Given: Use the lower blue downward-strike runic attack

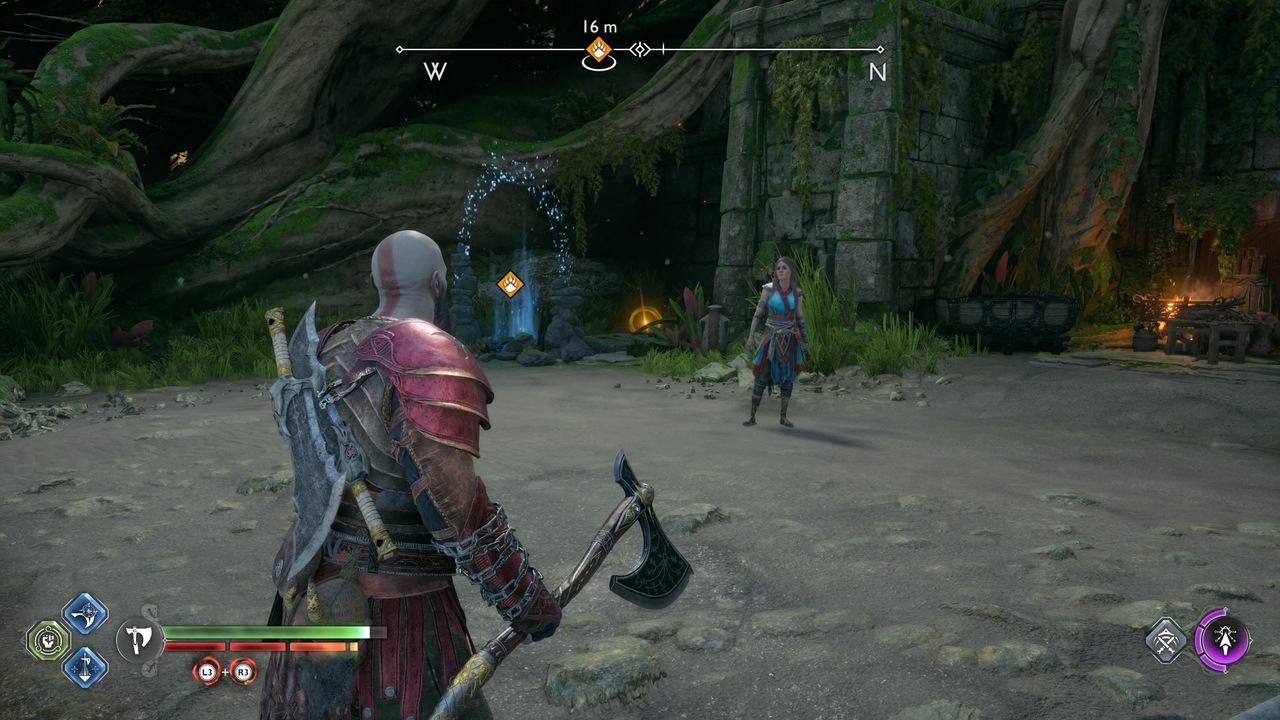Looking at the screenshot, I should (85, 666).
